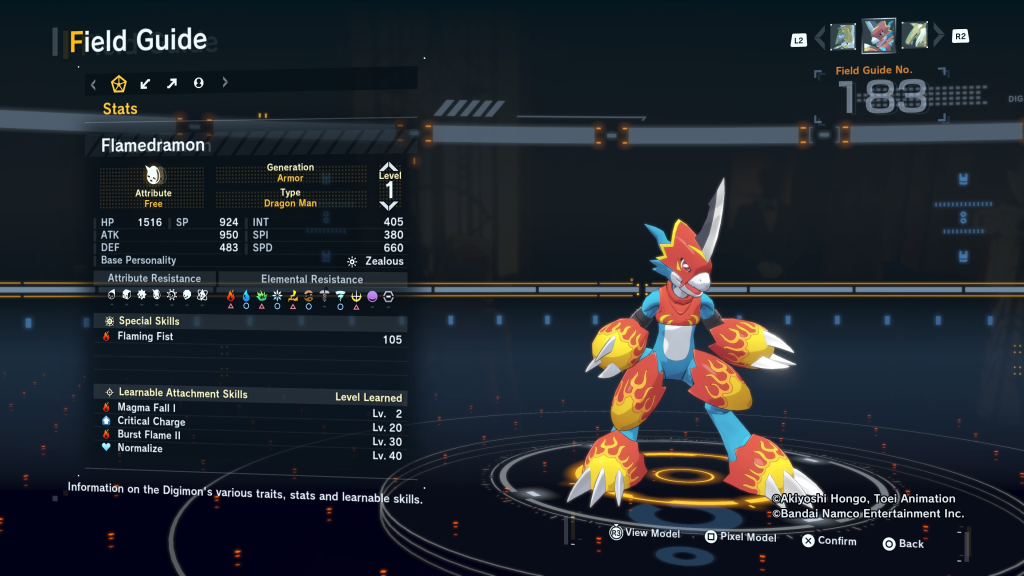Decrease the level with the down arrow

pos(389,205)
